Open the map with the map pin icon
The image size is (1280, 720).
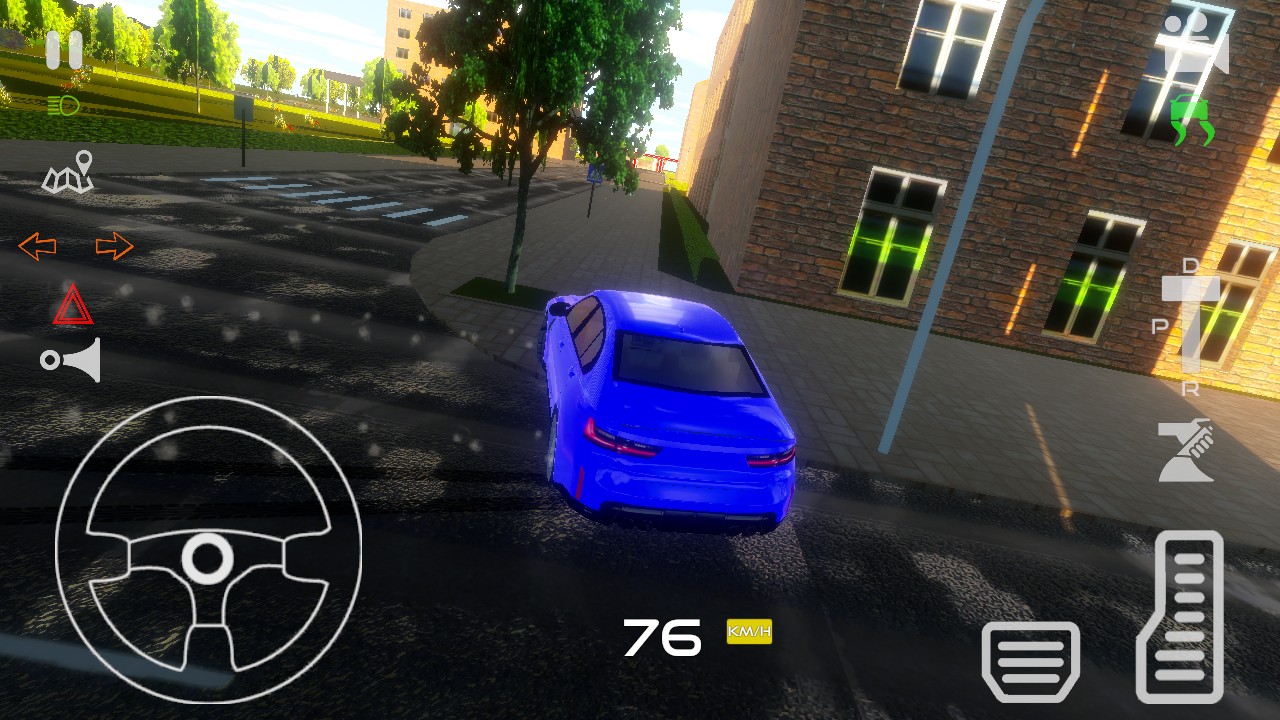tap(69, 173)
